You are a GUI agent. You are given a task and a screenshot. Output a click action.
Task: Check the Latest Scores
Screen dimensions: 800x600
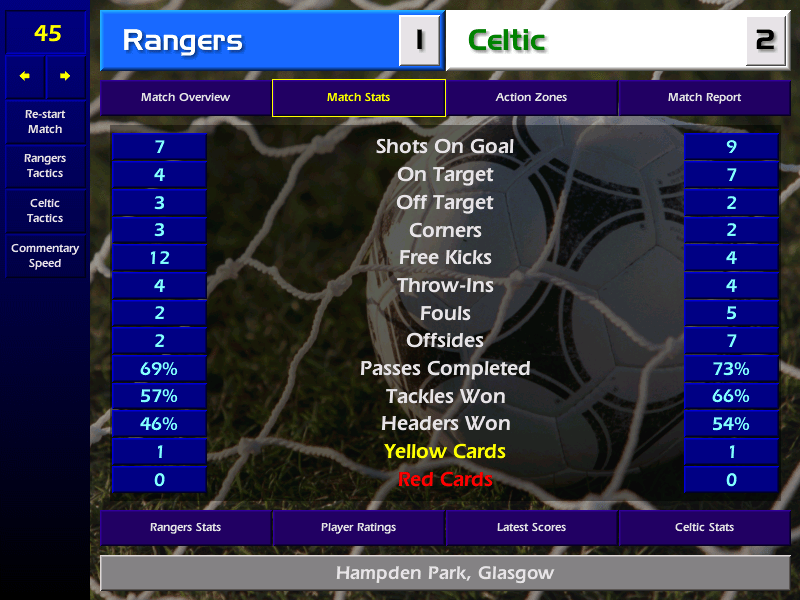tap(531, 527)
